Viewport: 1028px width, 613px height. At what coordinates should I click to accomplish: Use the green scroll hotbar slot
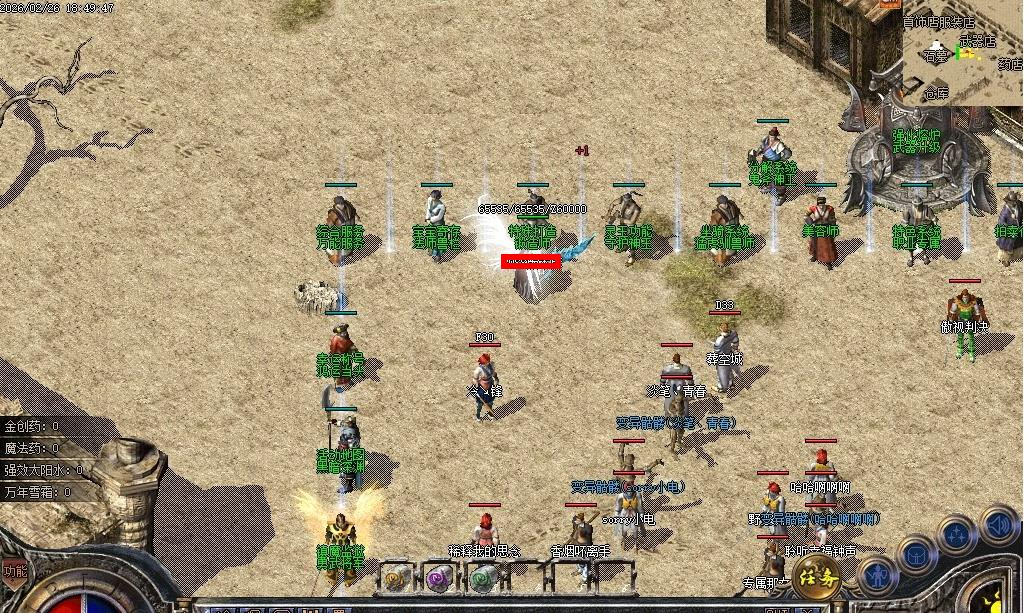485,577
